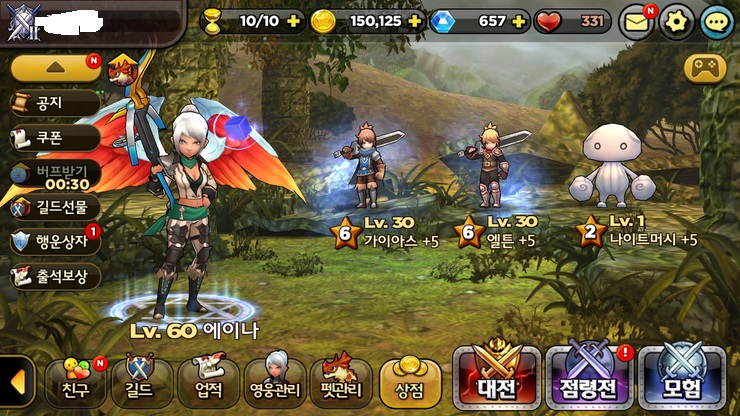Open the chat speech bubble icon
This screenshot has width=740, height=416.
tap(717, 21)
